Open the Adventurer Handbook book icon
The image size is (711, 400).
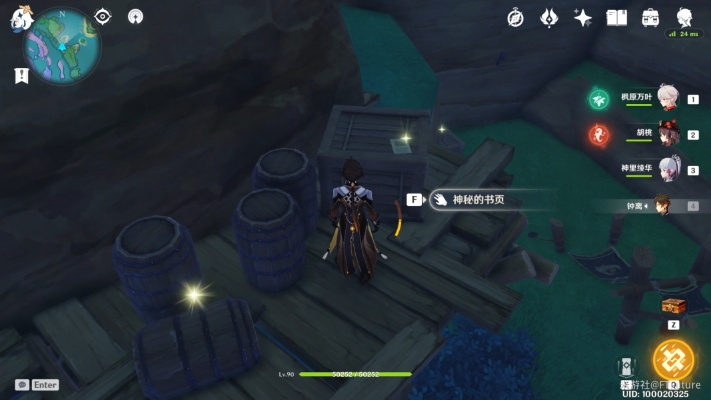(x=617, y=17)
